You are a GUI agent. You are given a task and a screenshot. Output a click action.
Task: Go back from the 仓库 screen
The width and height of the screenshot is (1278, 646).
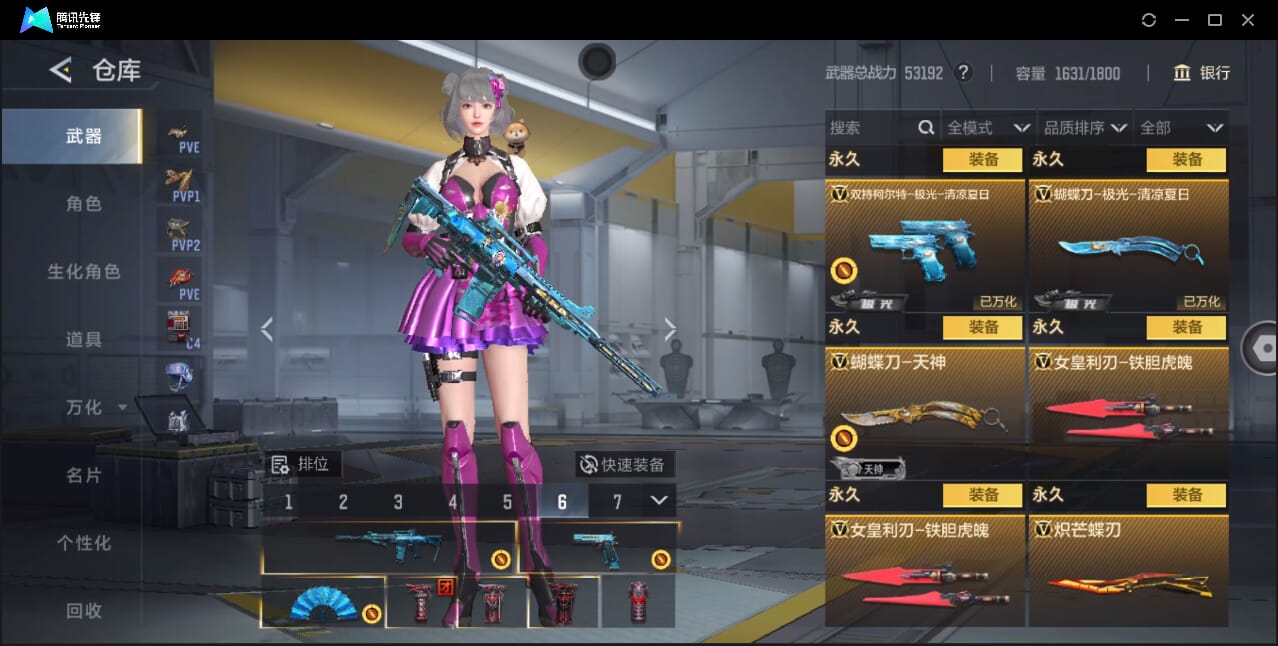point(61,70)
